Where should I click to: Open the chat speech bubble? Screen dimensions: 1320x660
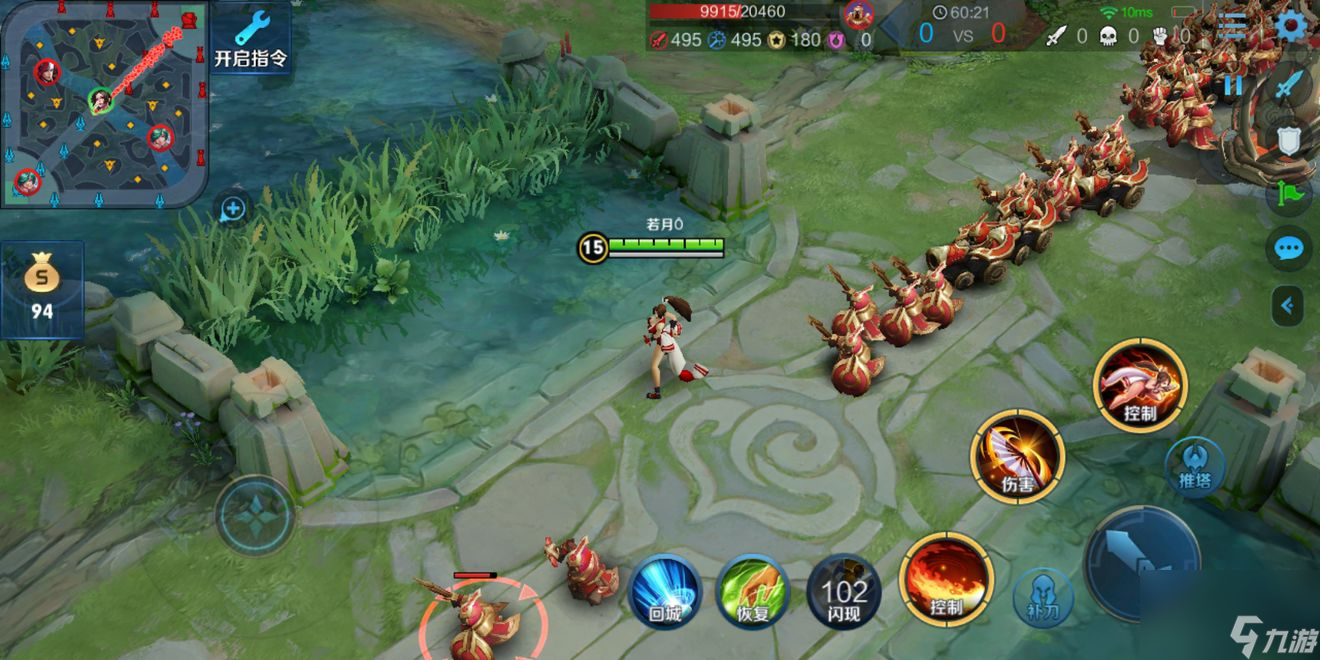tap(1289, 248)
